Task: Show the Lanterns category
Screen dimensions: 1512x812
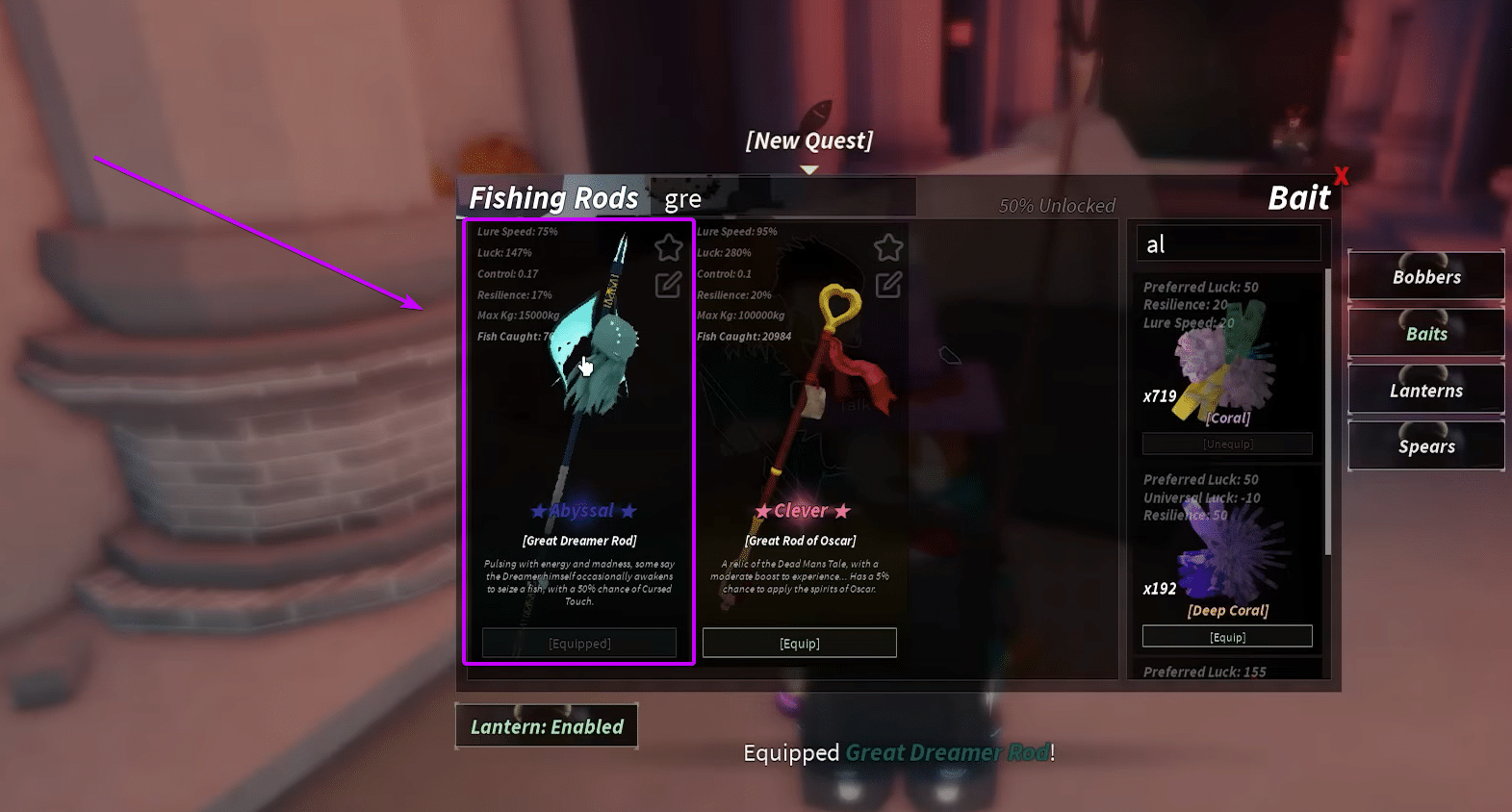Action: (1425, 391)
